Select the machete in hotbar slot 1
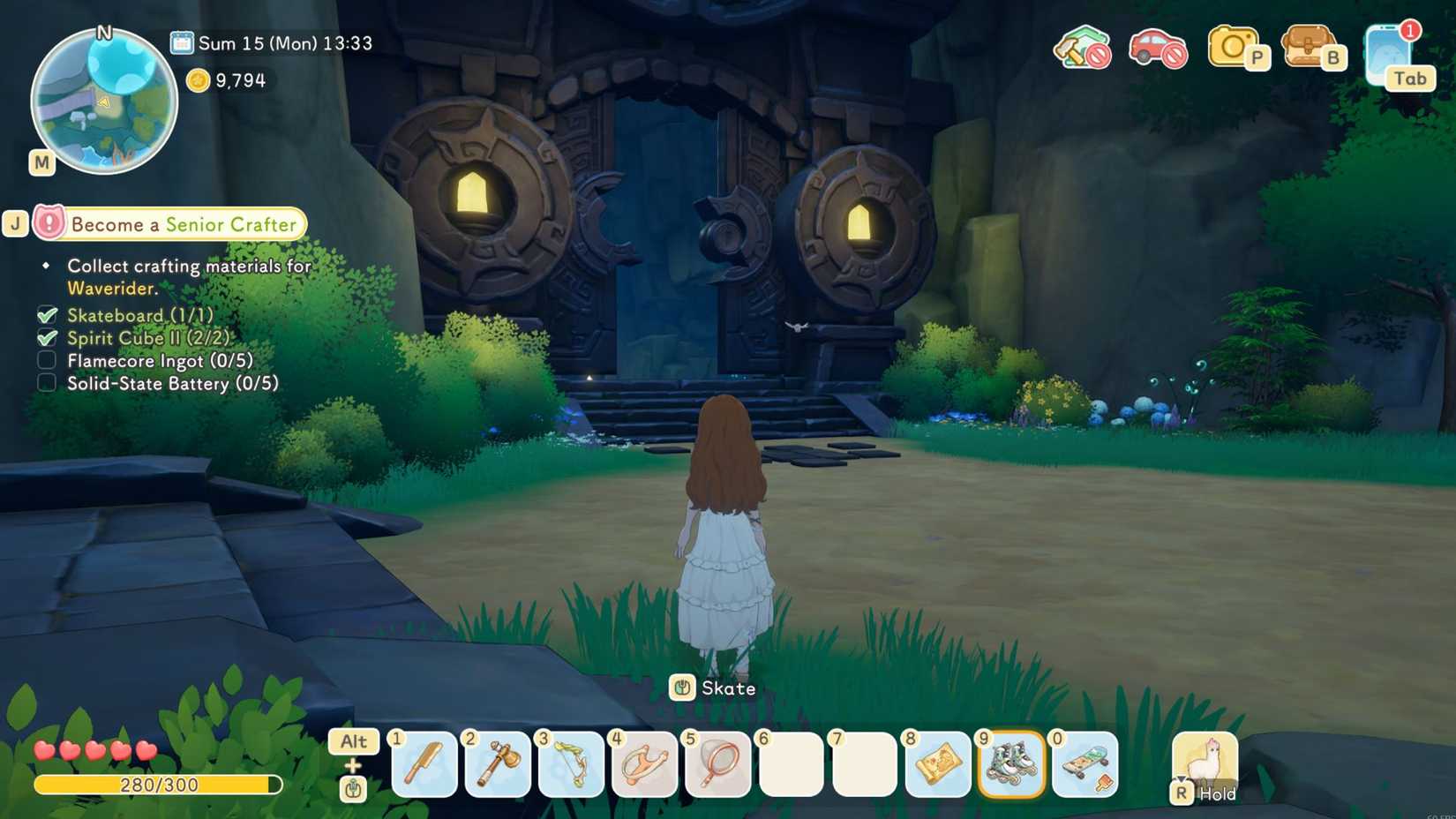This screenshot has width=1456, height=819. click(424, 766)
